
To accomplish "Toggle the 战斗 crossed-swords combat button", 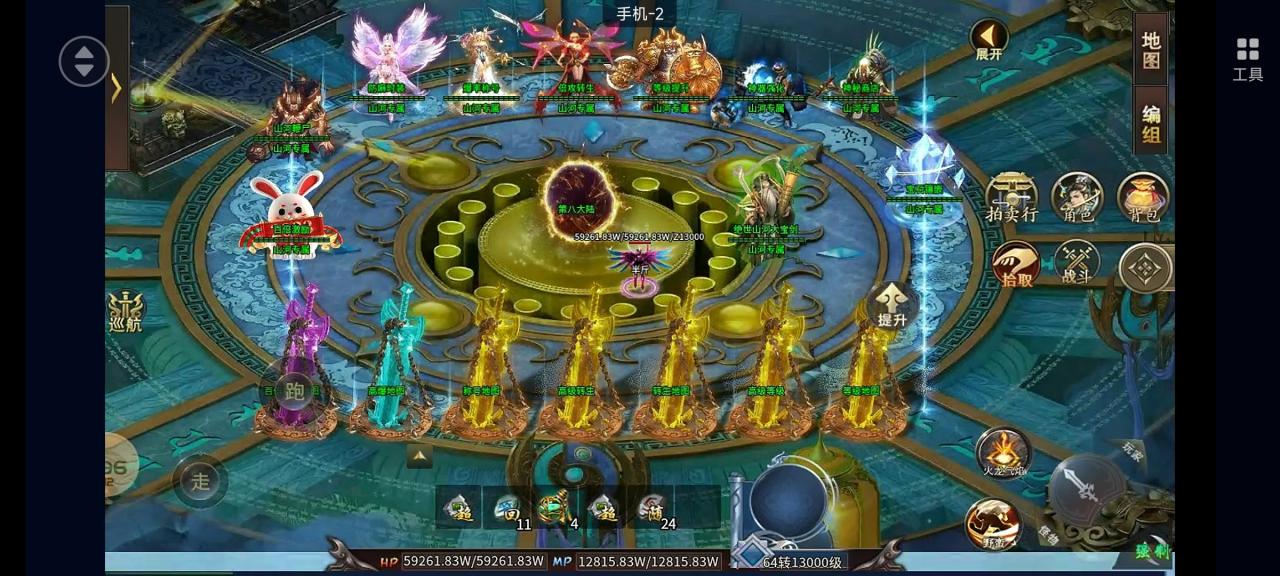I will [x=1077, y=264].
